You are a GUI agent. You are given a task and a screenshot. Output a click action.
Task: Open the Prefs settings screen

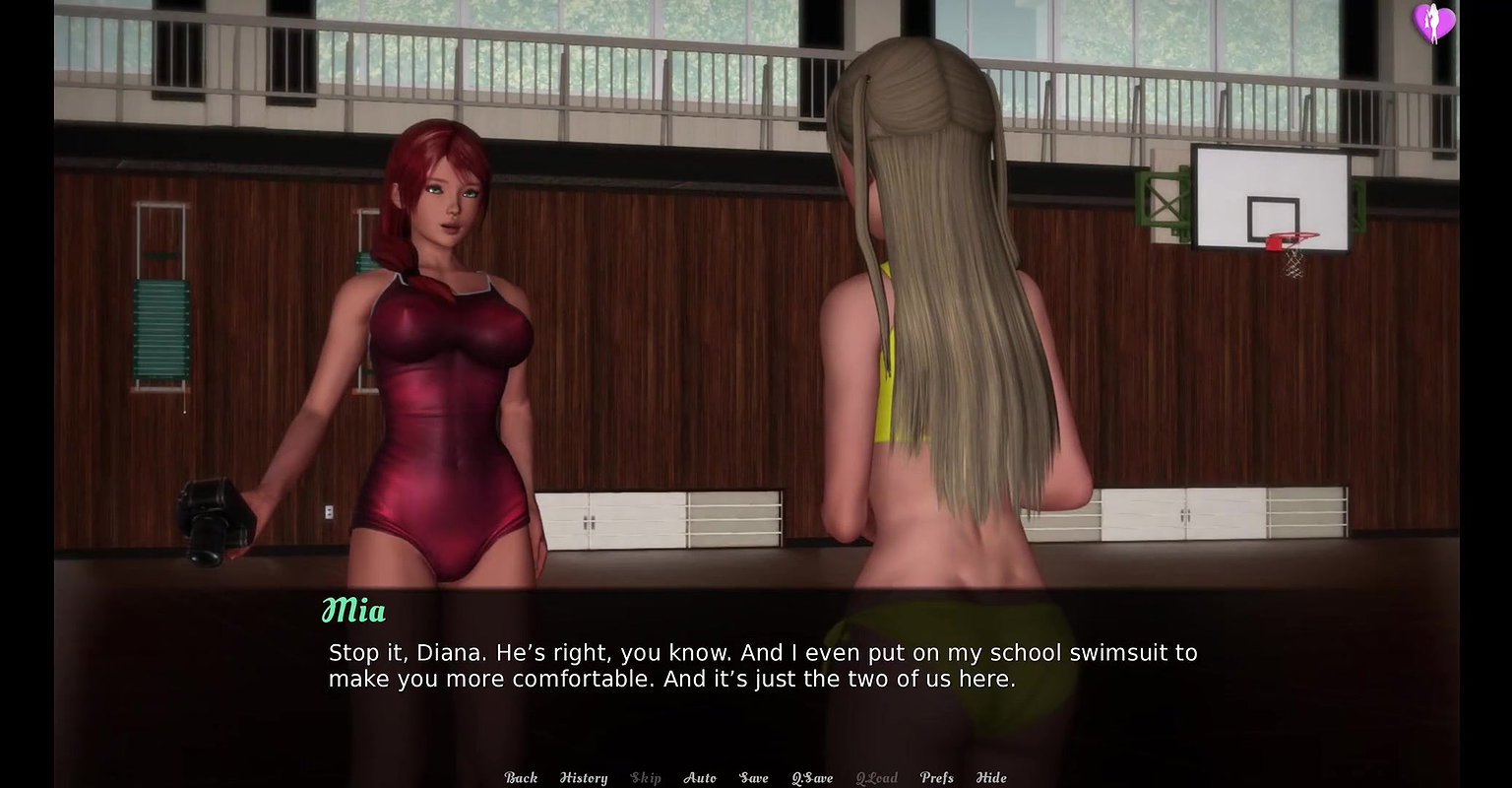(936, 777)
